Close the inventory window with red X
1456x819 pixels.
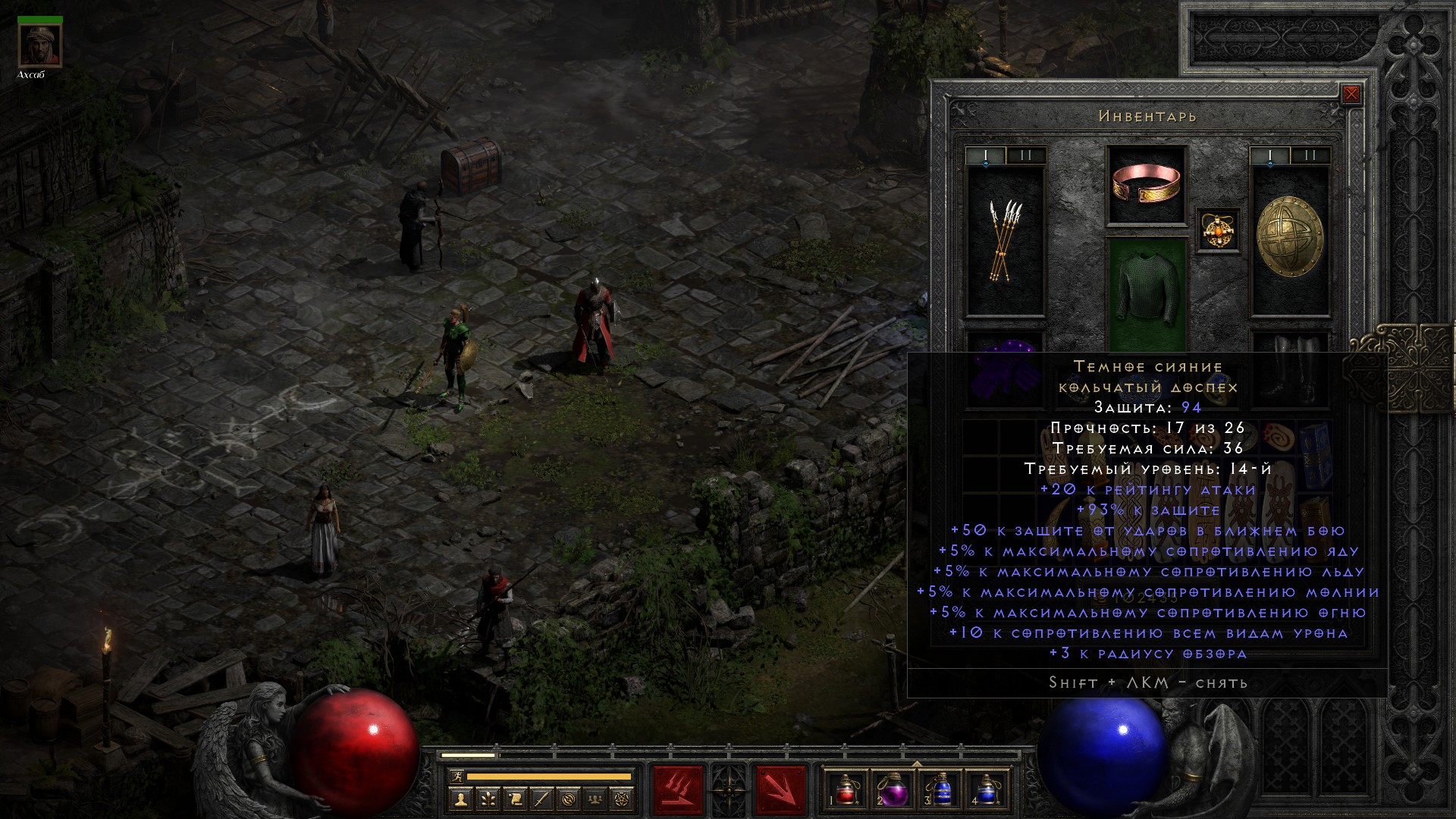1351,94
